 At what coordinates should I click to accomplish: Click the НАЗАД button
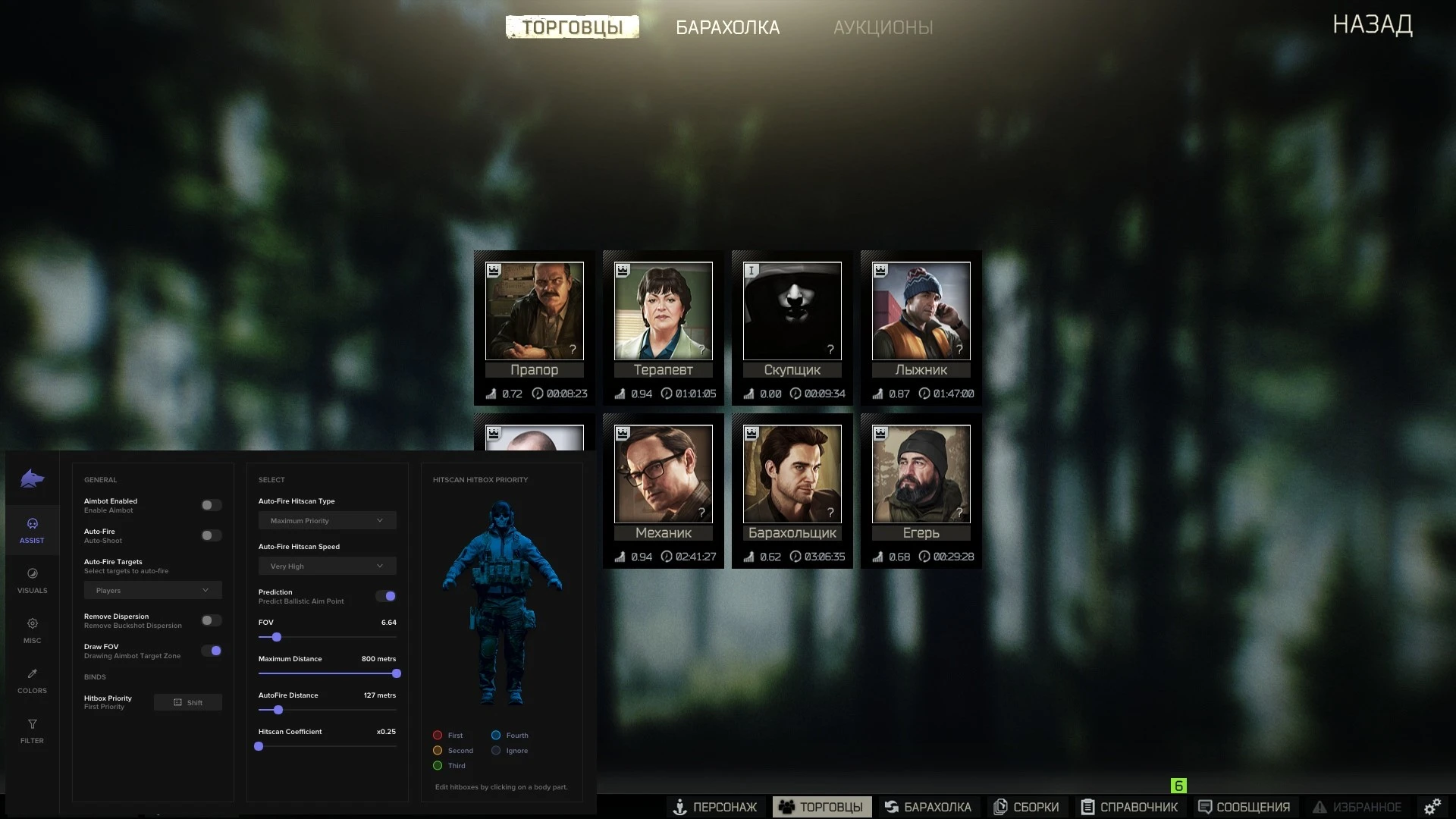(1372, 25)
